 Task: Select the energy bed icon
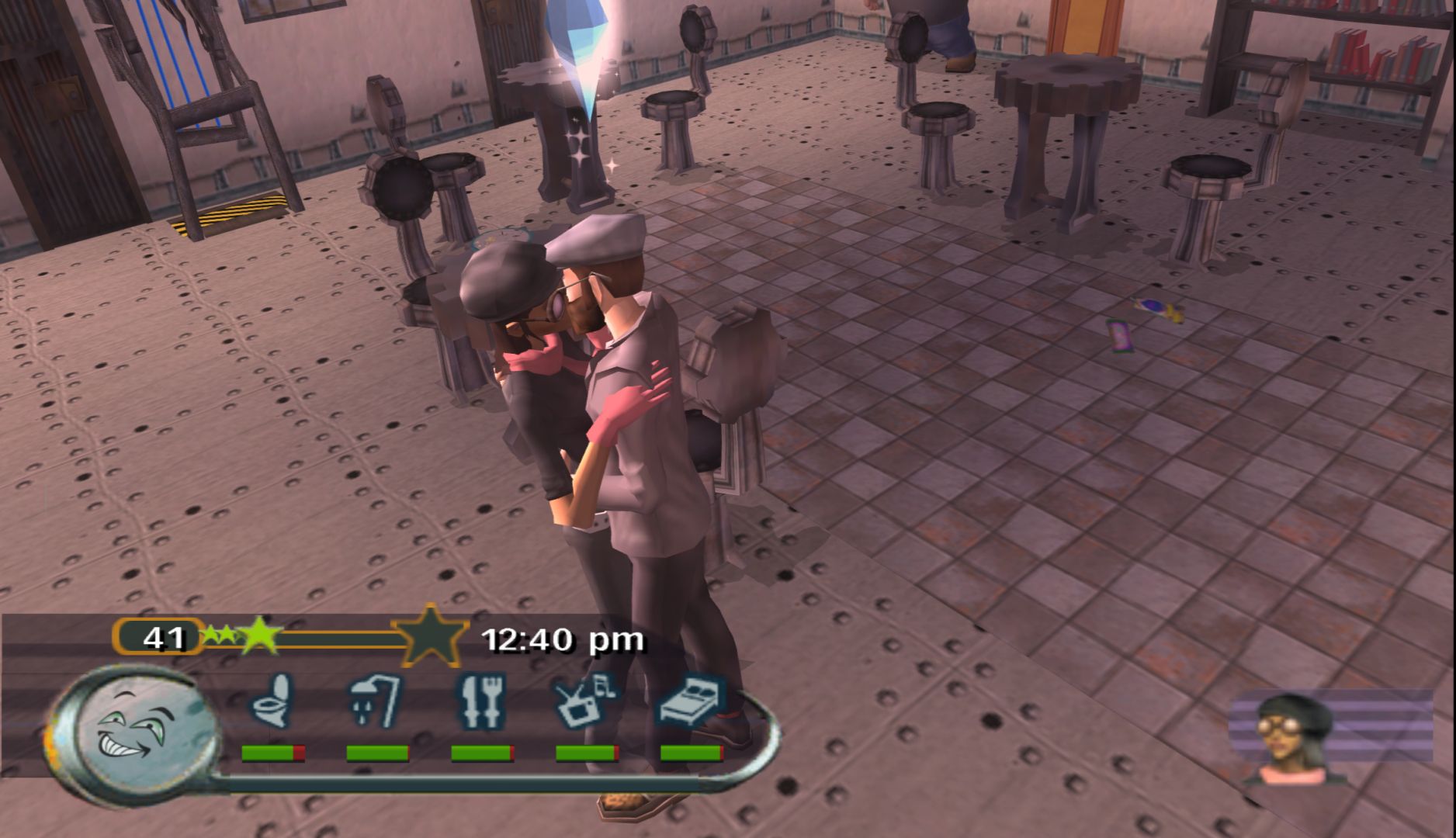(691, 701)
